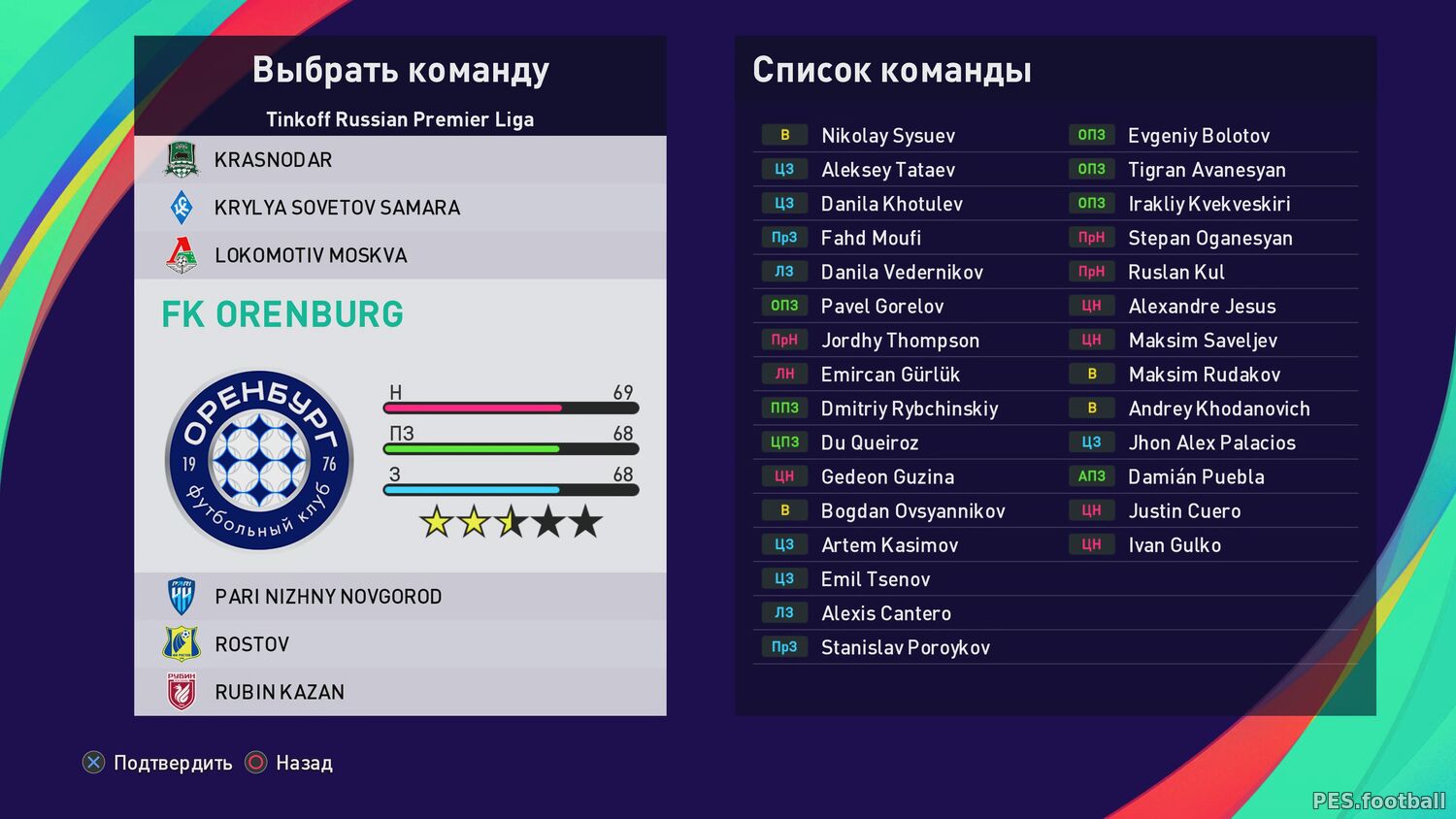Select goalkeeper Nikolay Sysuev row

point(887,136)
